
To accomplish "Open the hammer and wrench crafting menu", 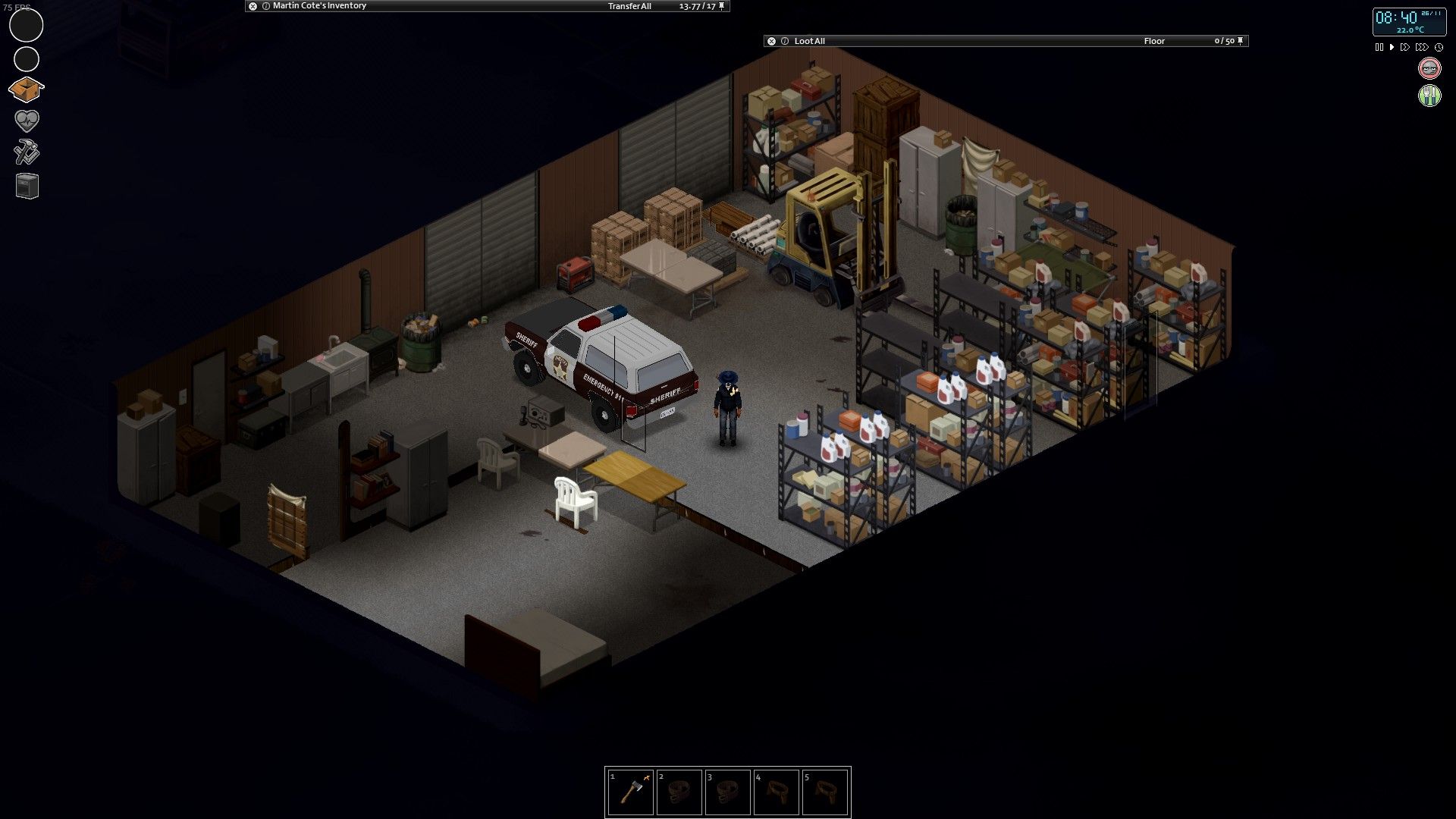I will tap(27, 153).
